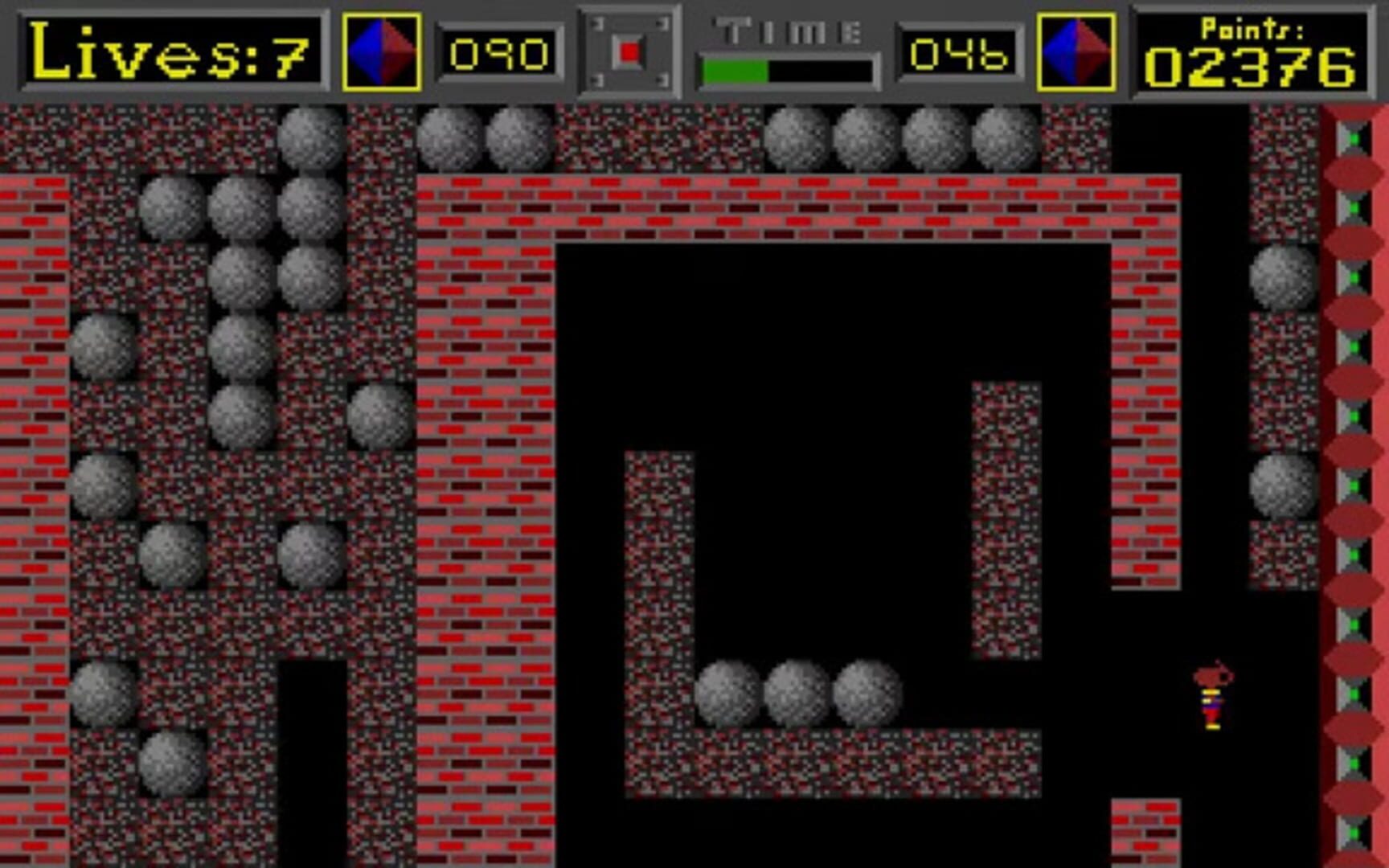The image size is (1389, 868).
Task: Click the diamond icon left of the 090 counter
Action: [x=381, y=51]
